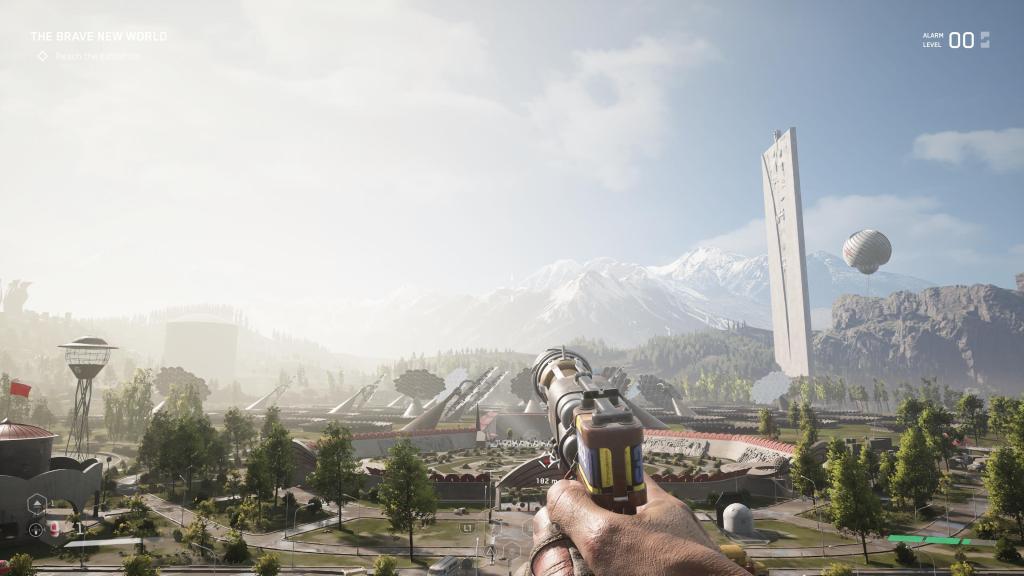This screenshot has width=1024, height=576.
Task: Select the red canister consumable icon
Action: click(55, 529)
